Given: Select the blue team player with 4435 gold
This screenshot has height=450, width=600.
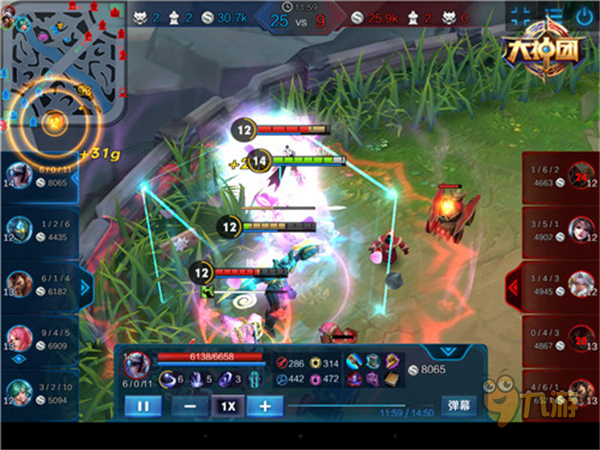Looking at the screenshot, I should click(38, 231).
